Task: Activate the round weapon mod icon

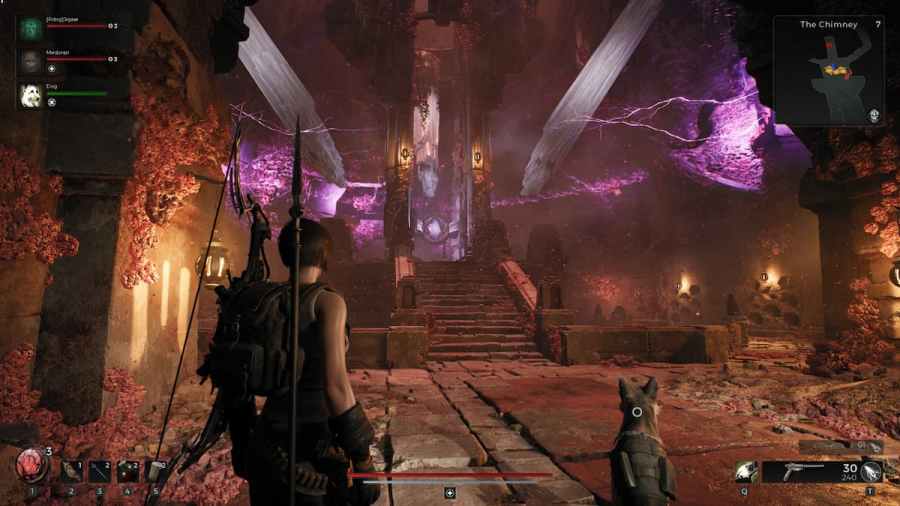Action: click(x=872, y=472)
